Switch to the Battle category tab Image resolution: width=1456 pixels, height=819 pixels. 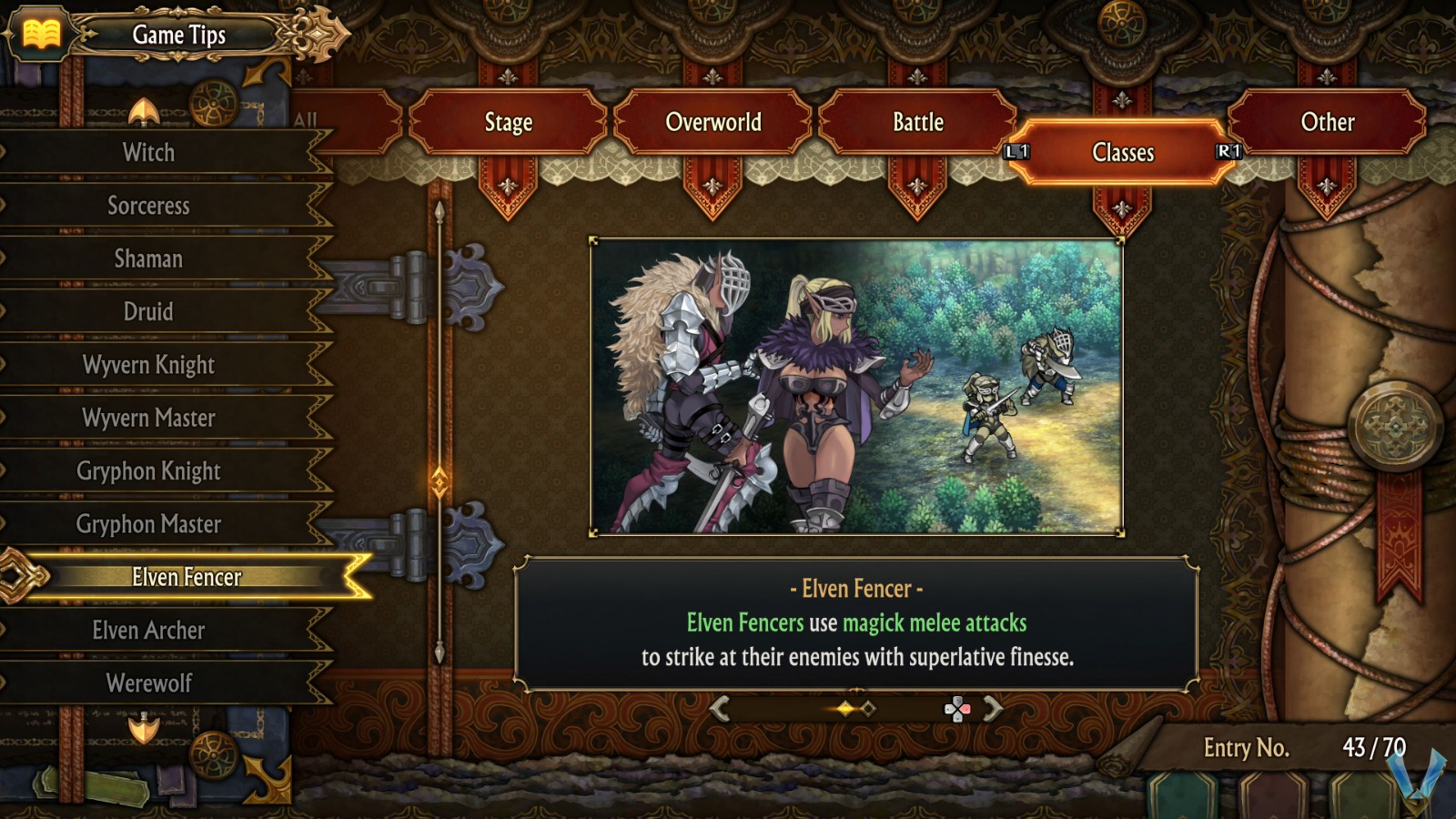917,122
